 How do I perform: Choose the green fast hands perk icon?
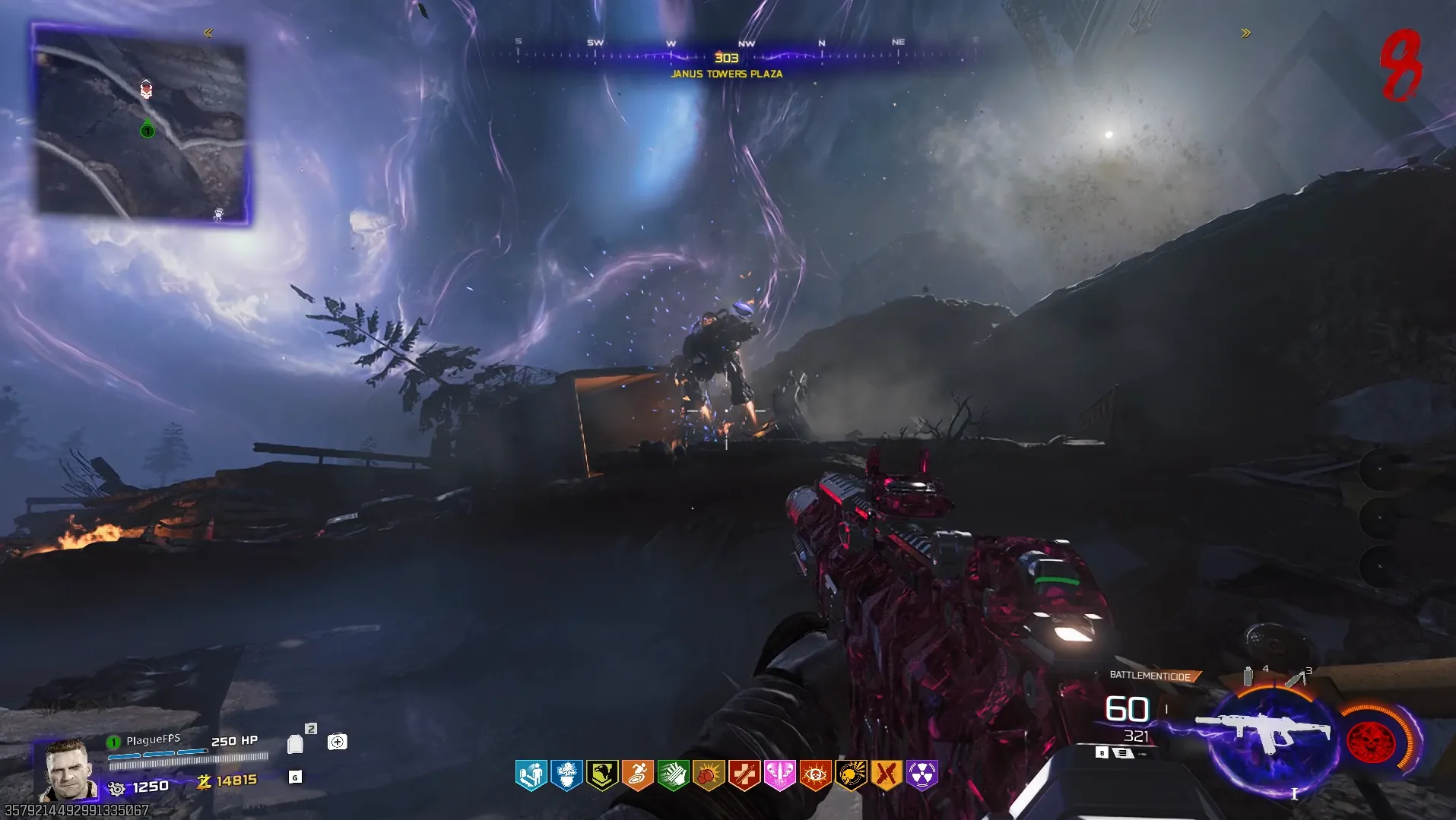point(673,775)
